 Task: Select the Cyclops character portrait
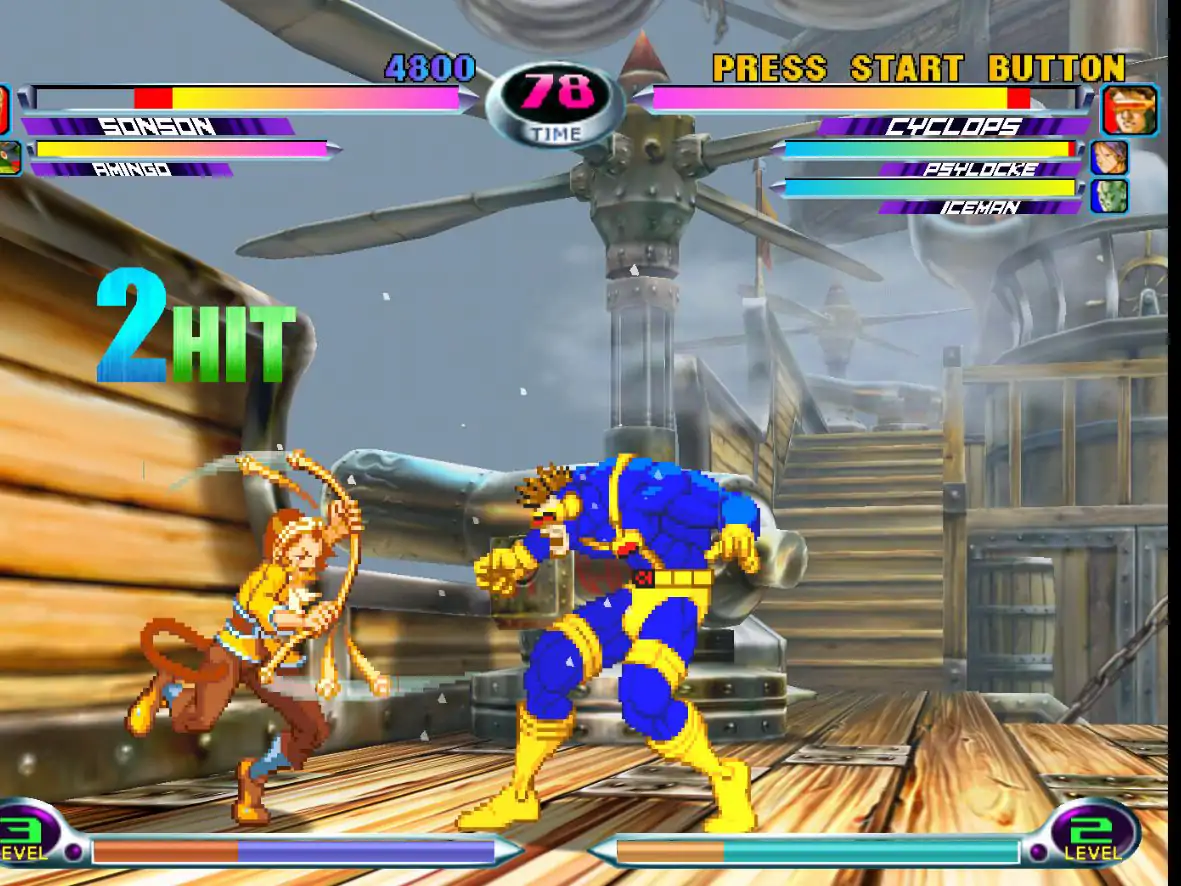(x=1130, y=110)
